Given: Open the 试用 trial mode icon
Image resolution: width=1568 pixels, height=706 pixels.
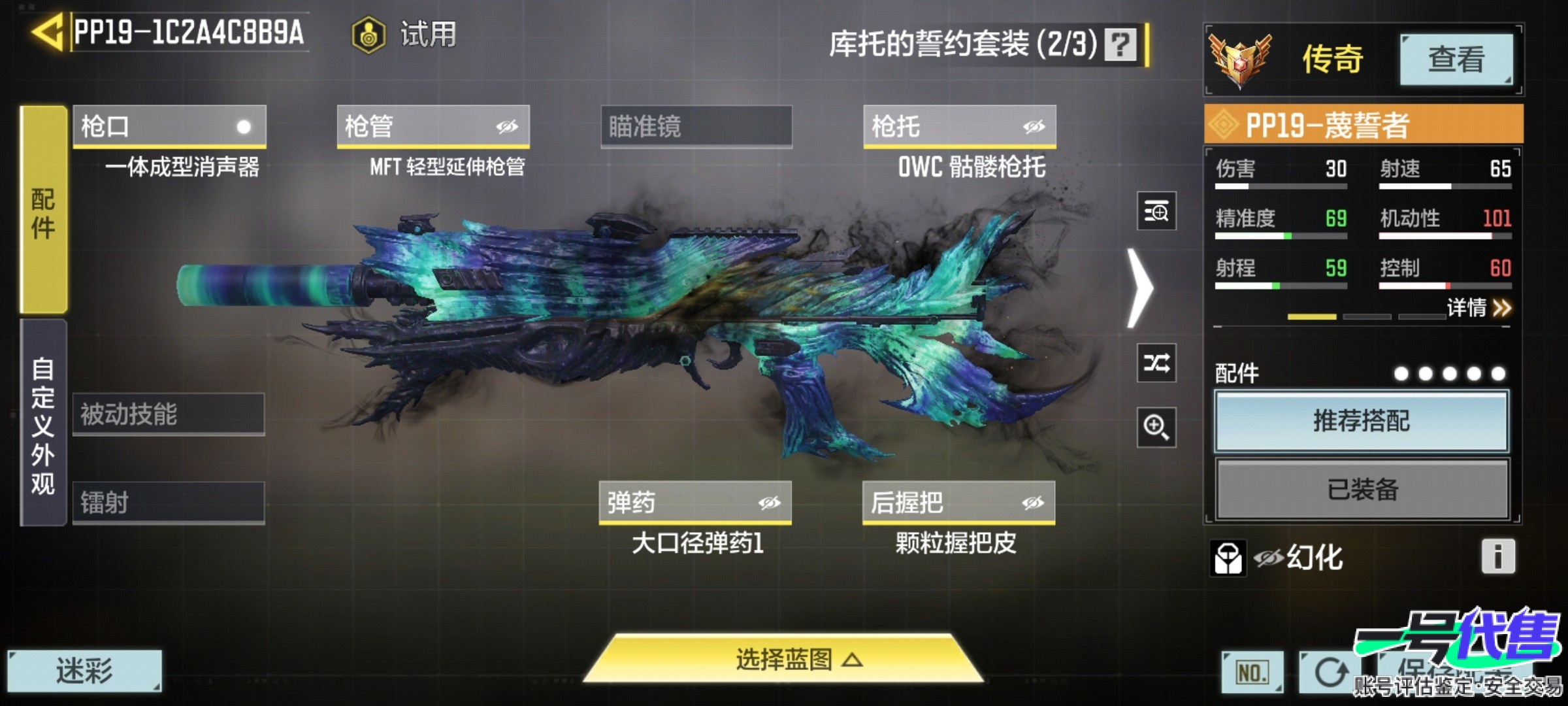Looking at the screenshot, I should coord(368,34).
